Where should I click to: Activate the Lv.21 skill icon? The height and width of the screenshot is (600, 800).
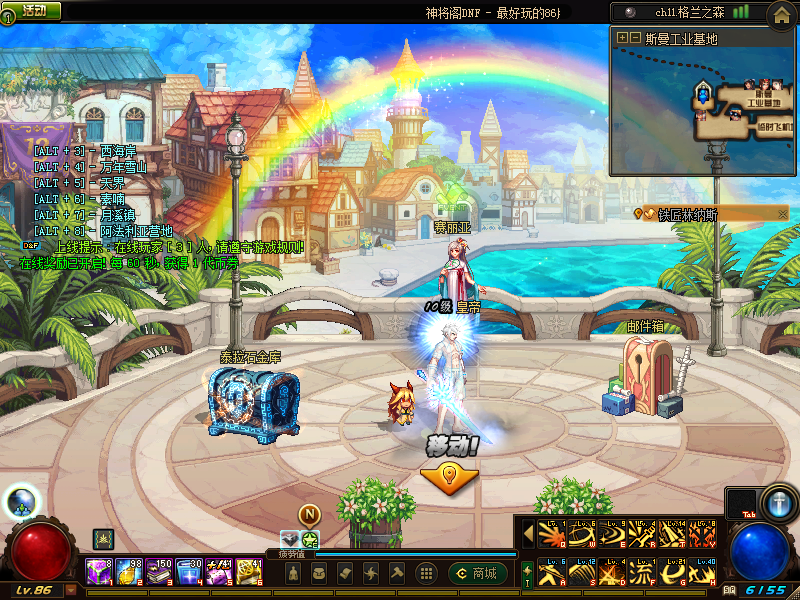675,573
